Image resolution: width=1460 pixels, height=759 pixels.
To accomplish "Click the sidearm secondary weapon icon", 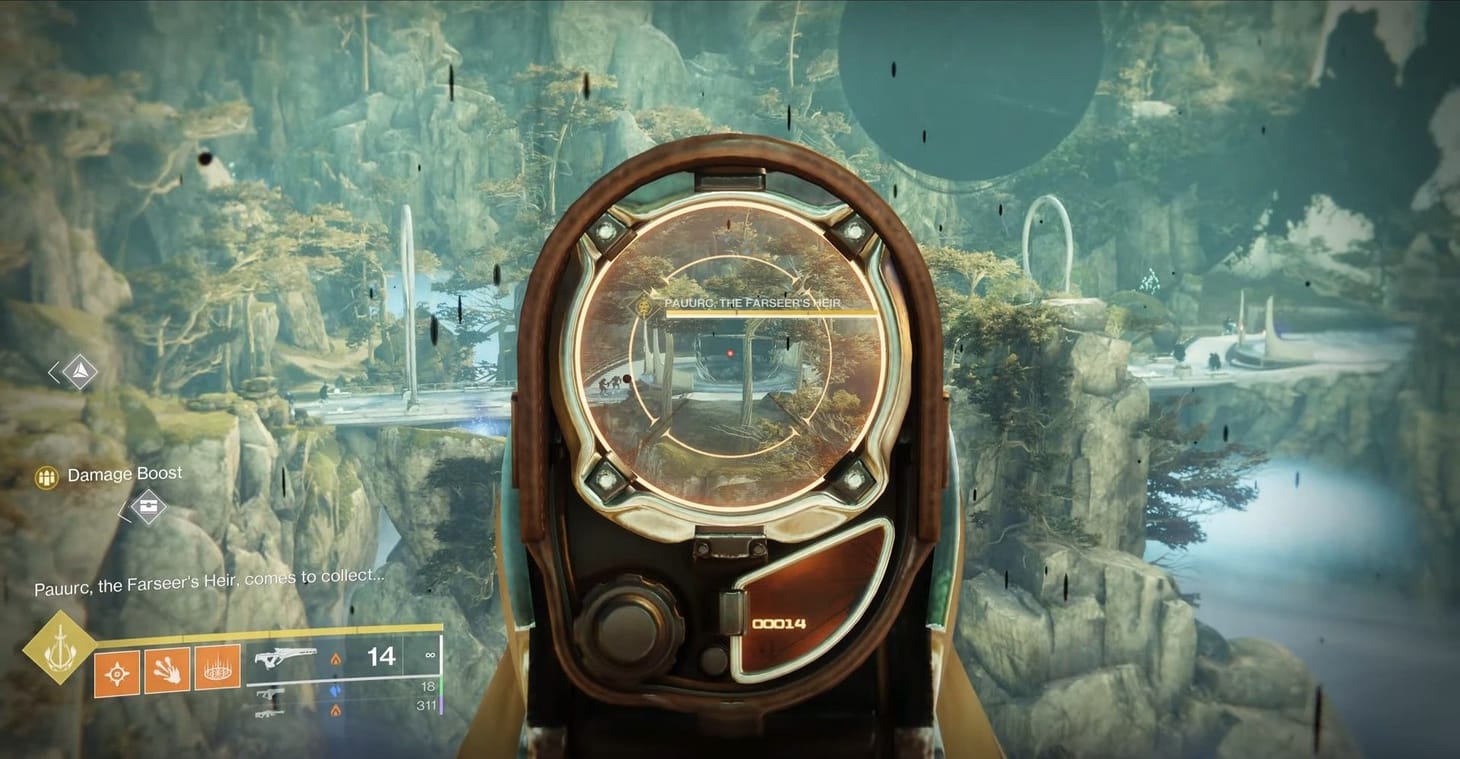I will pyautogui.click(x=271, y=695).
